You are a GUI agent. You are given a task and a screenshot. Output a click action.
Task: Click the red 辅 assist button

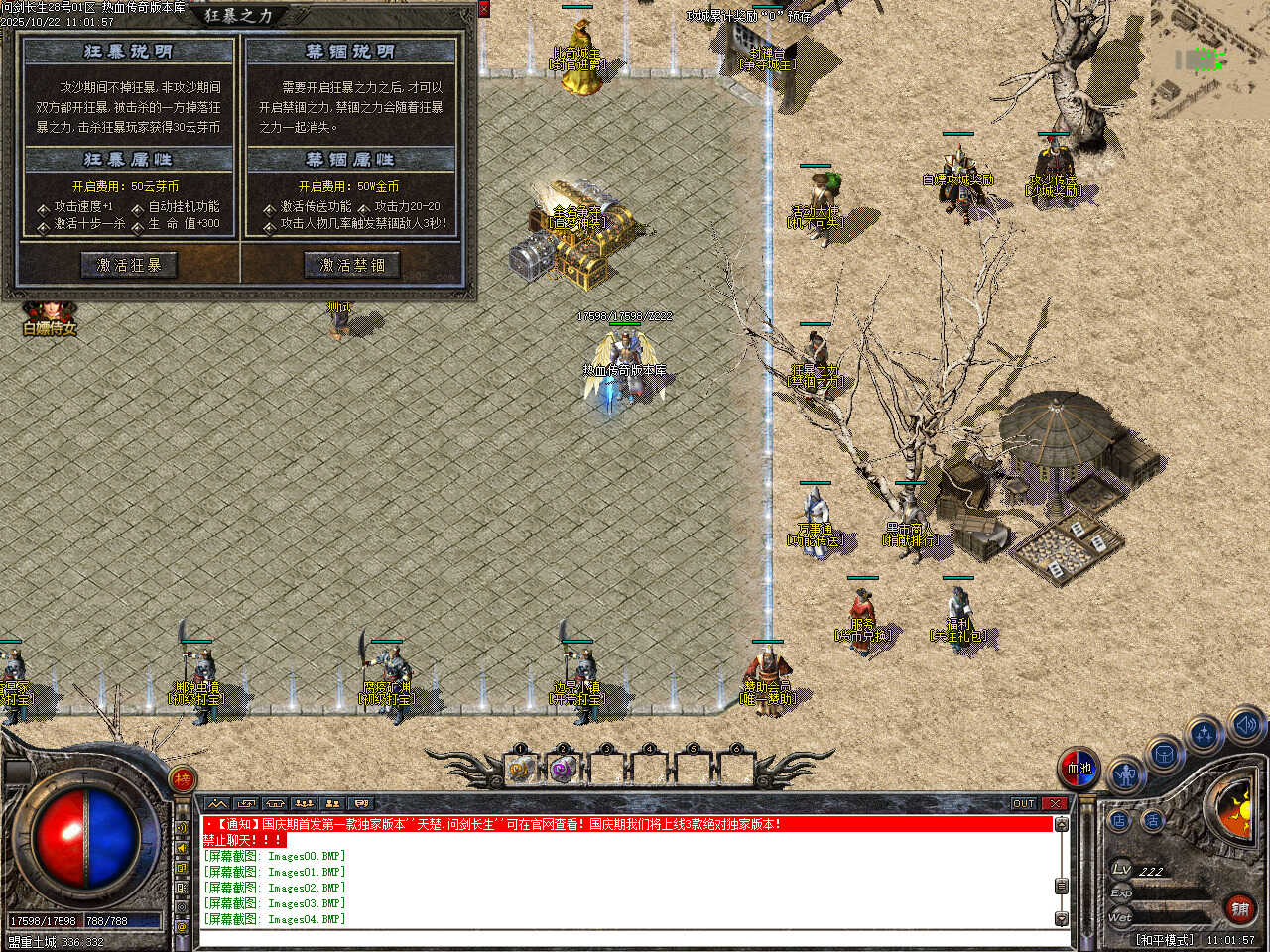tap(1240, 907)
